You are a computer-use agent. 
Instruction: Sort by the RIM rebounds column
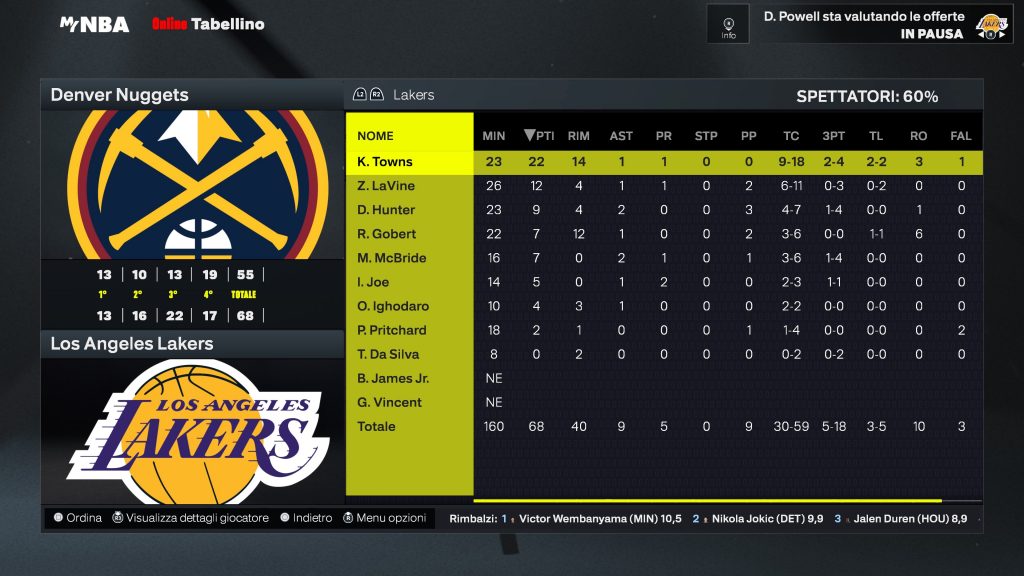click(x=578, y=136)
